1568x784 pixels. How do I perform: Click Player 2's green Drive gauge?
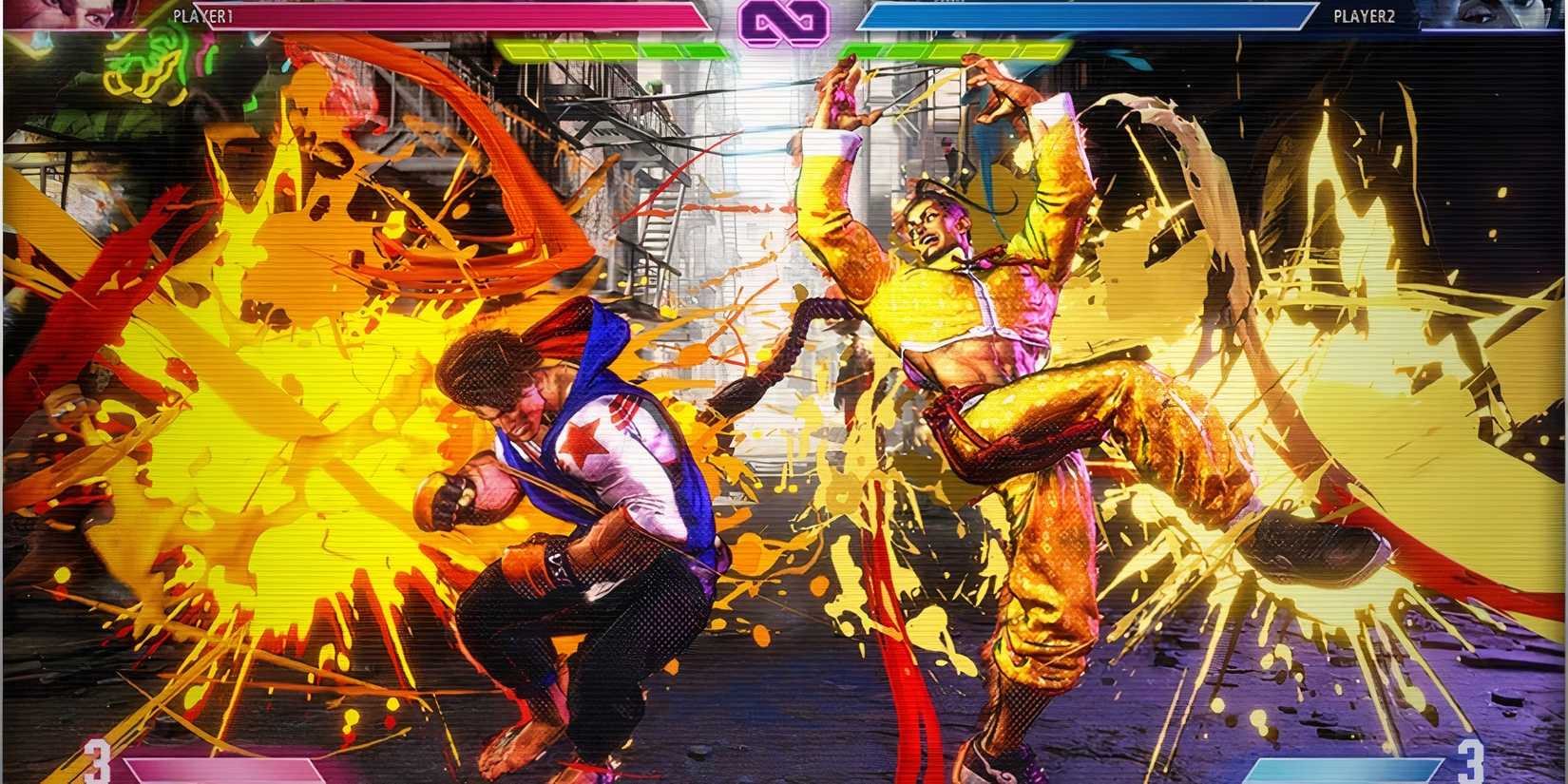[960, 46]
